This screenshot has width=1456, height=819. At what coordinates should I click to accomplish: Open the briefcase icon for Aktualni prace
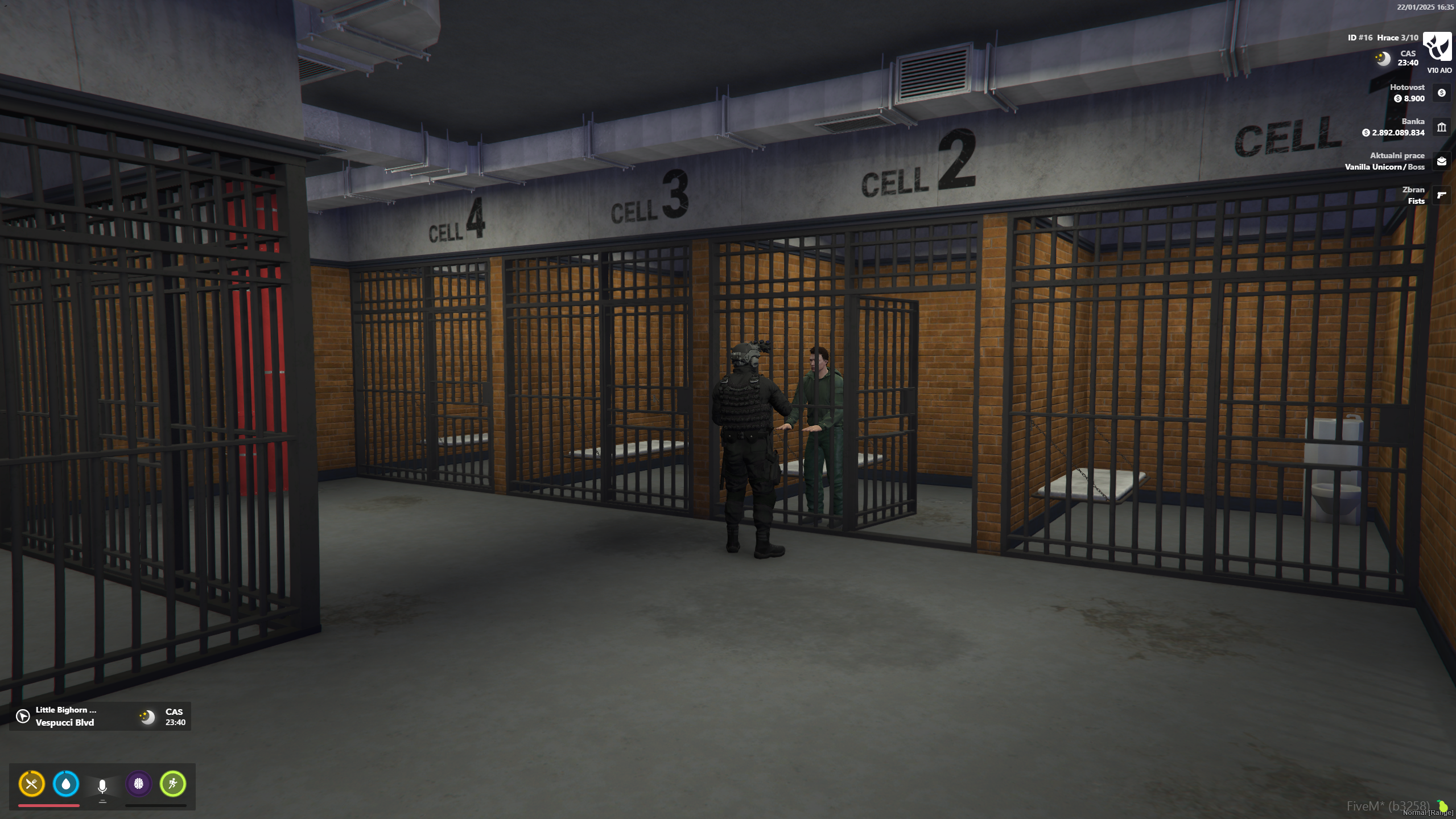(1442, 161)
